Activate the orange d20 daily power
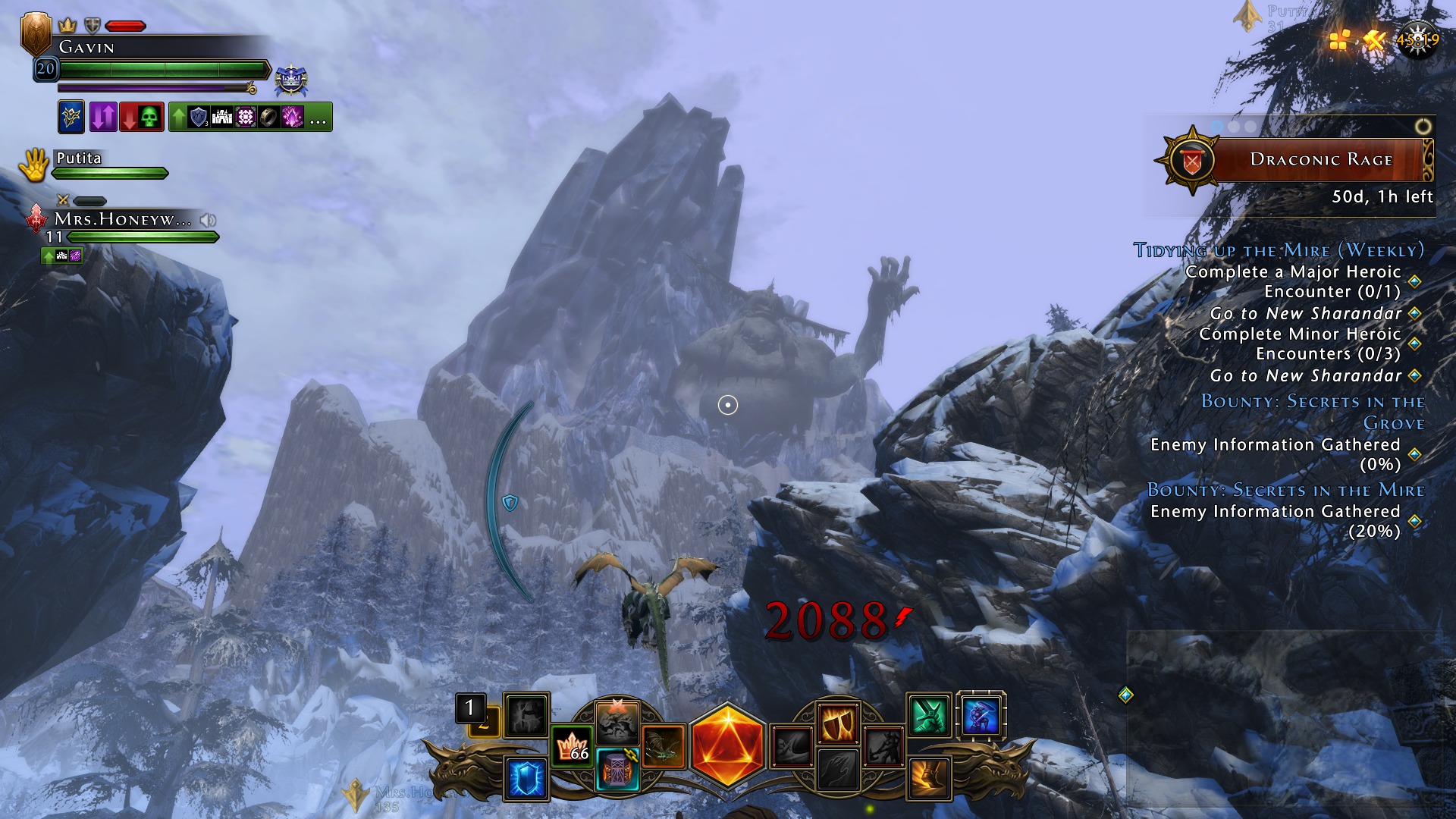This screenshot has width=1456, height=819. point(727,746)
